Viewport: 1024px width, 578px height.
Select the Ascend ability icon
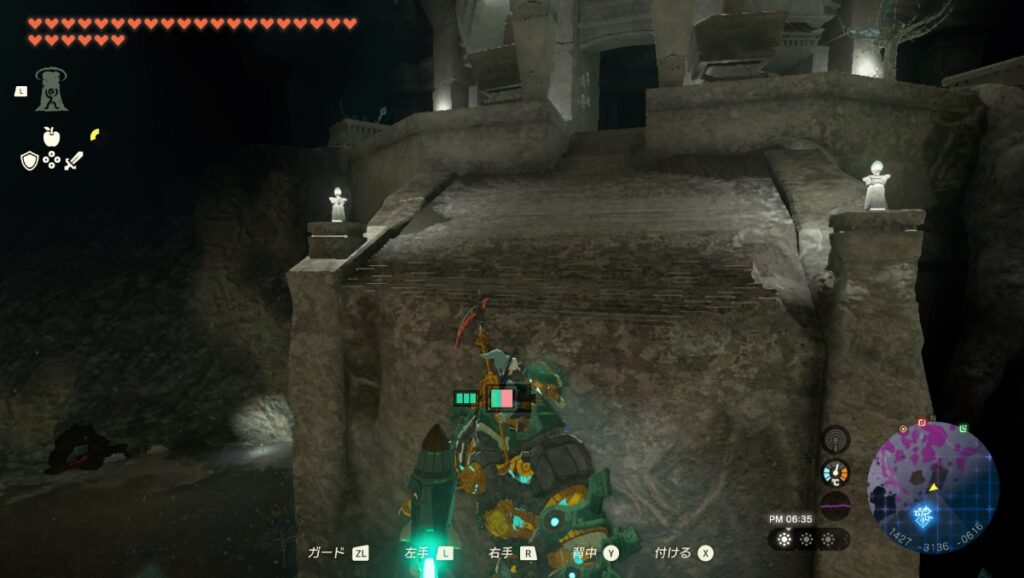point(51,89)
